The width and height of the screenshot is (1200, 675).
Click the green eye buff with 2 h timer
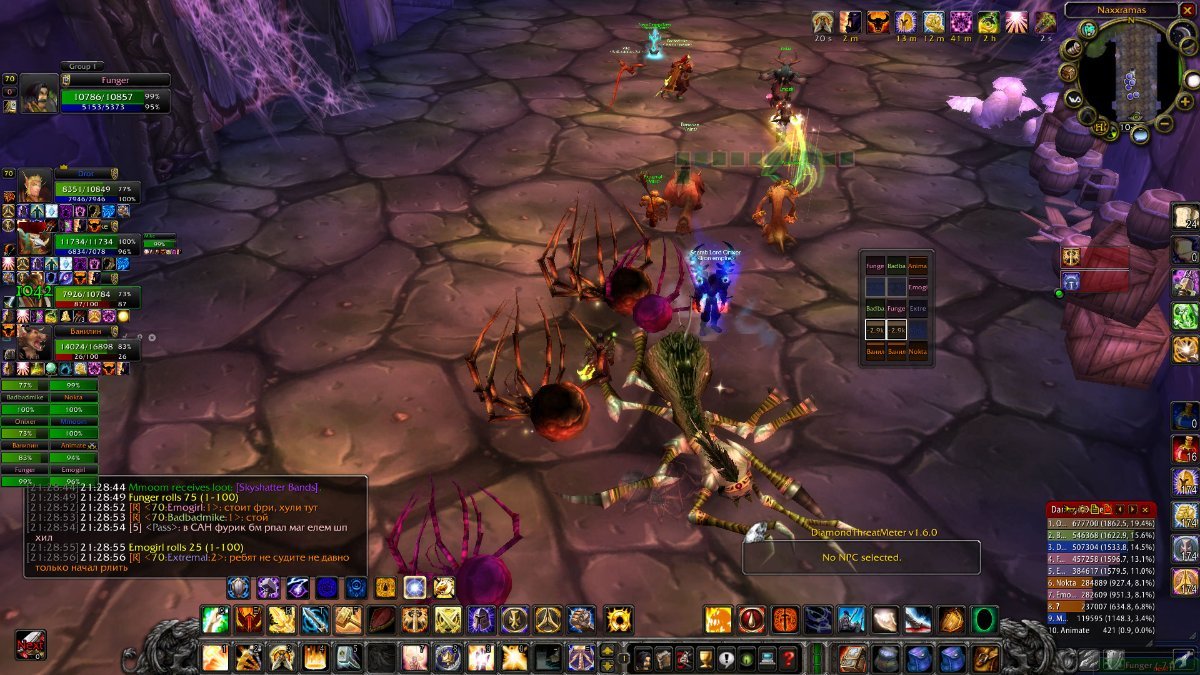pos(988,22)
